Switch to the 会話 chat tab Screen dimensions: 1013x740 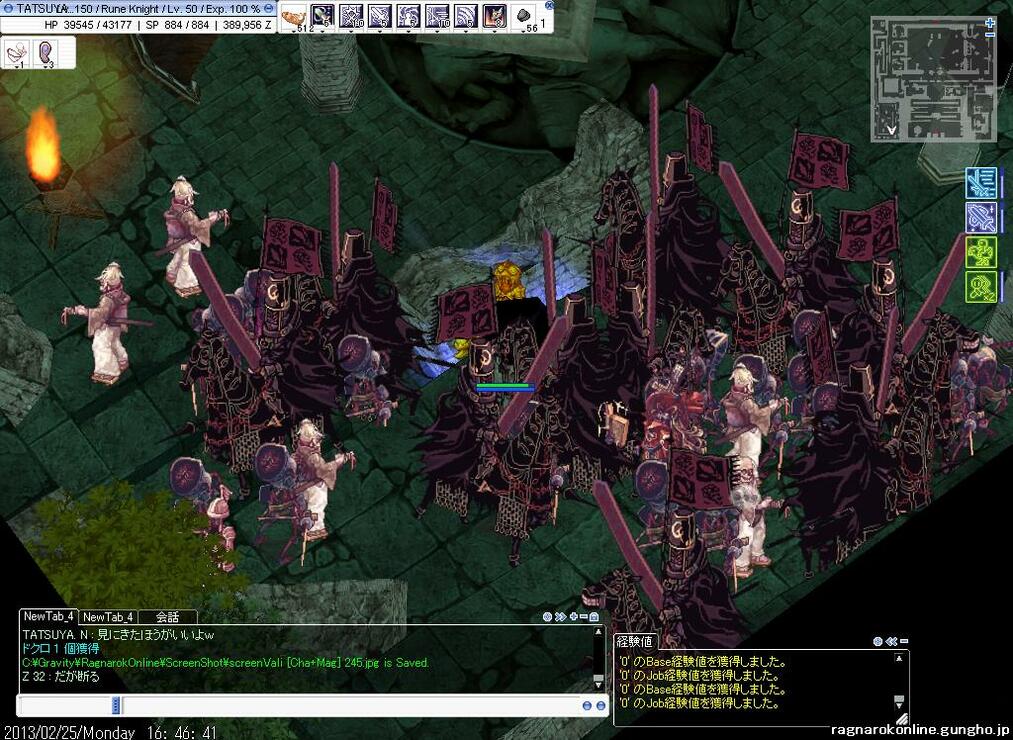click(167, 617)
